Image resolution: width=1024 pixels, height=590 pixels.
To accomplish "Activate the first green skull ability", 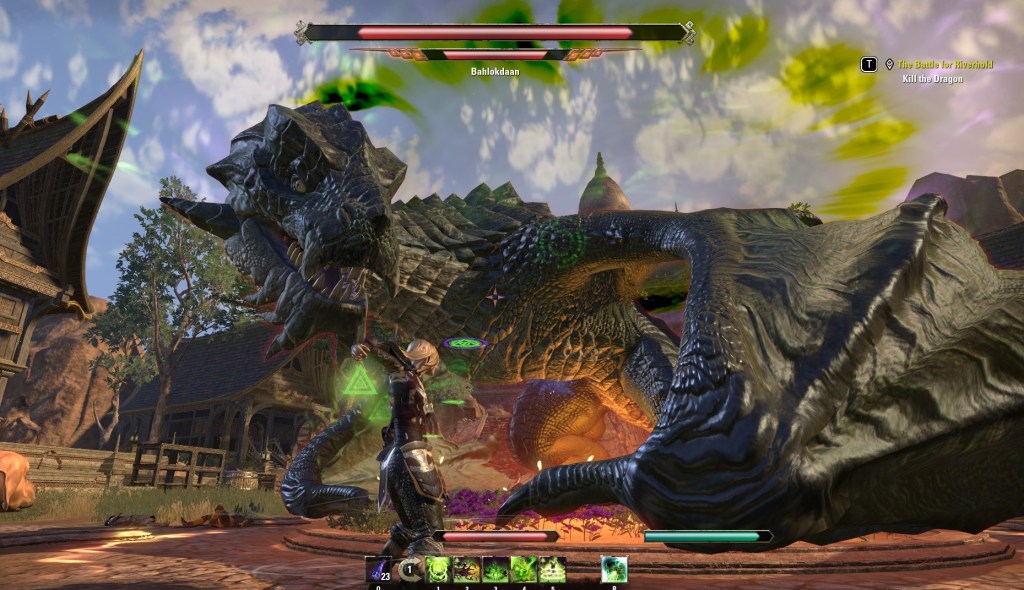I will click(438, 570).
